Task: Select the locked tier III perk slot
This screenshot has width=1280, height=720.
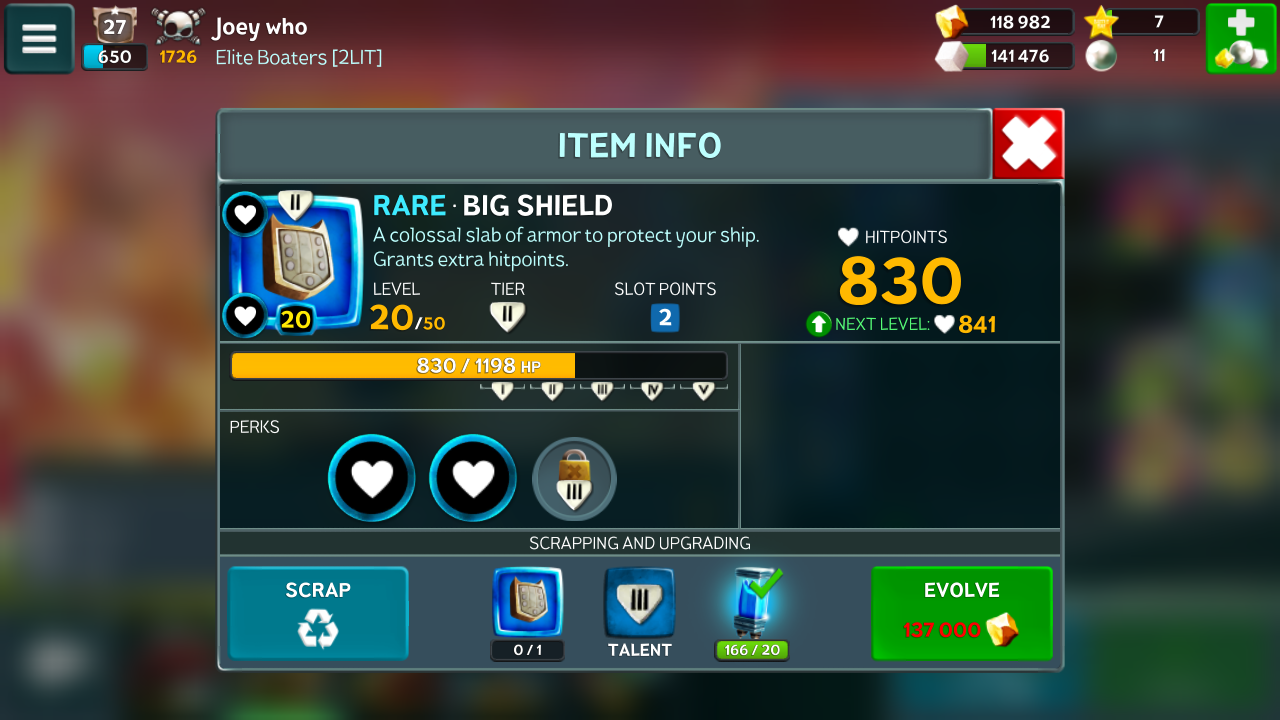Action: pos(574,479)
